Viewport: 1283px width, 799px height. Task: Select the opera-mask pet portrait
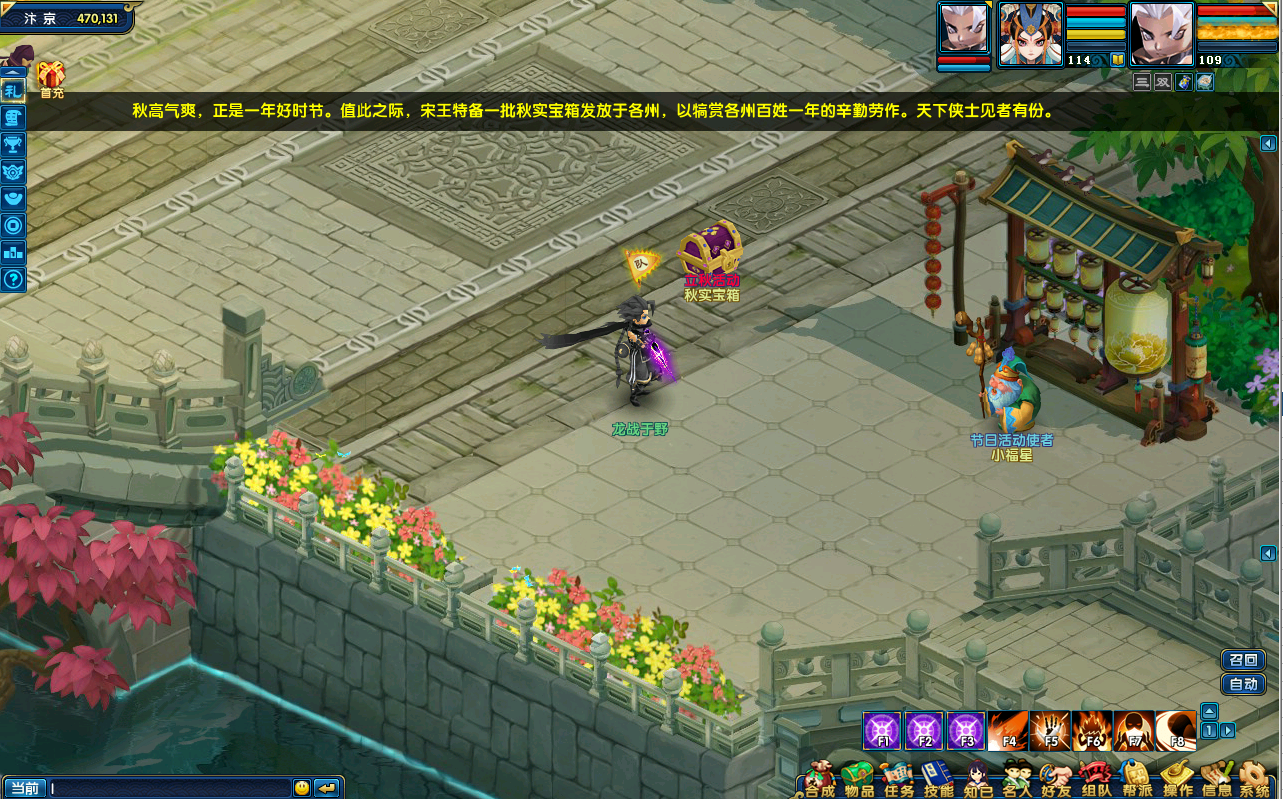click(x=1030, y=32)
